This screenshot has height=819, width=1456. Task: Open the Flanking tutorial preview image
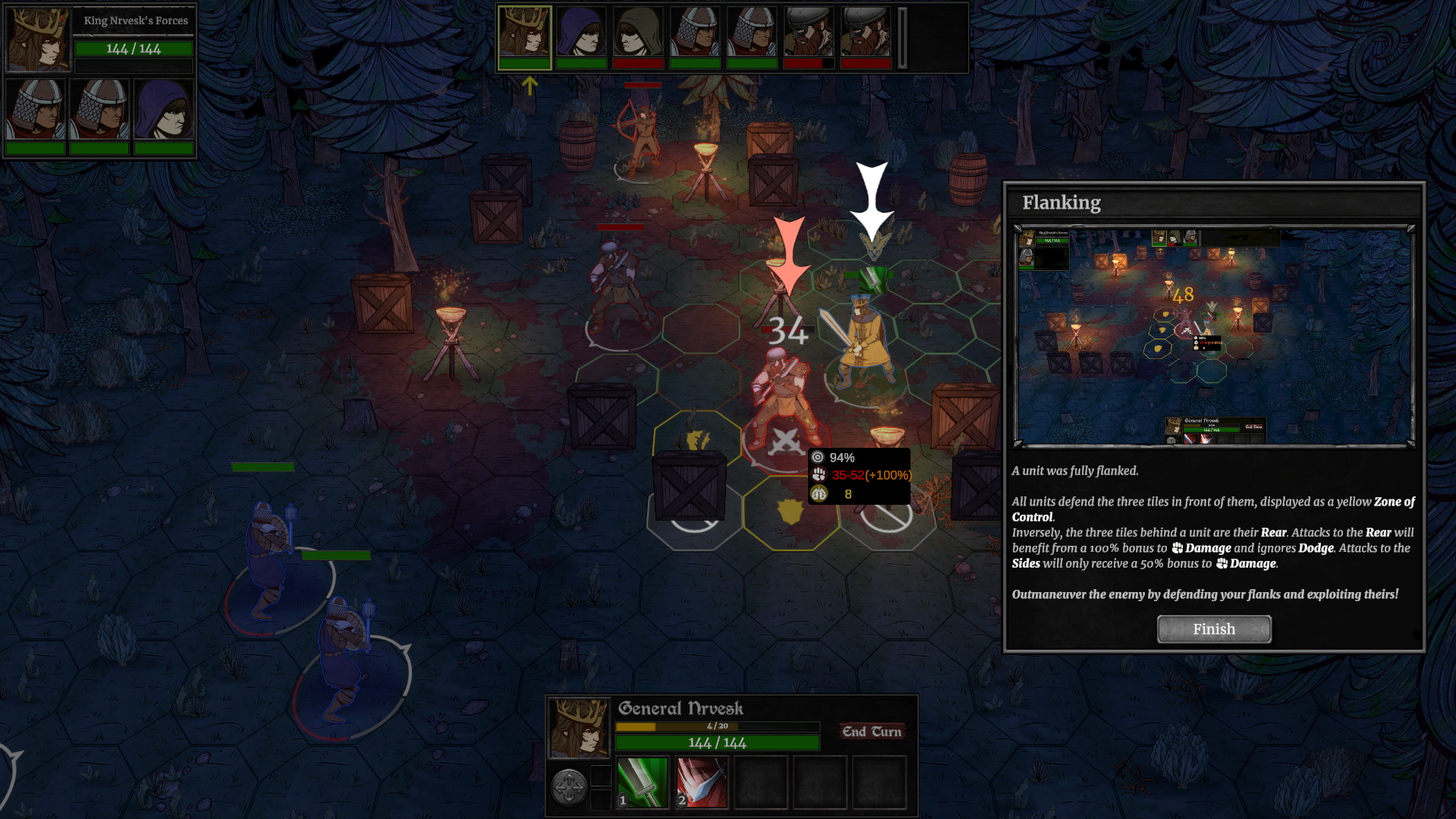(x=1214, y=336)
